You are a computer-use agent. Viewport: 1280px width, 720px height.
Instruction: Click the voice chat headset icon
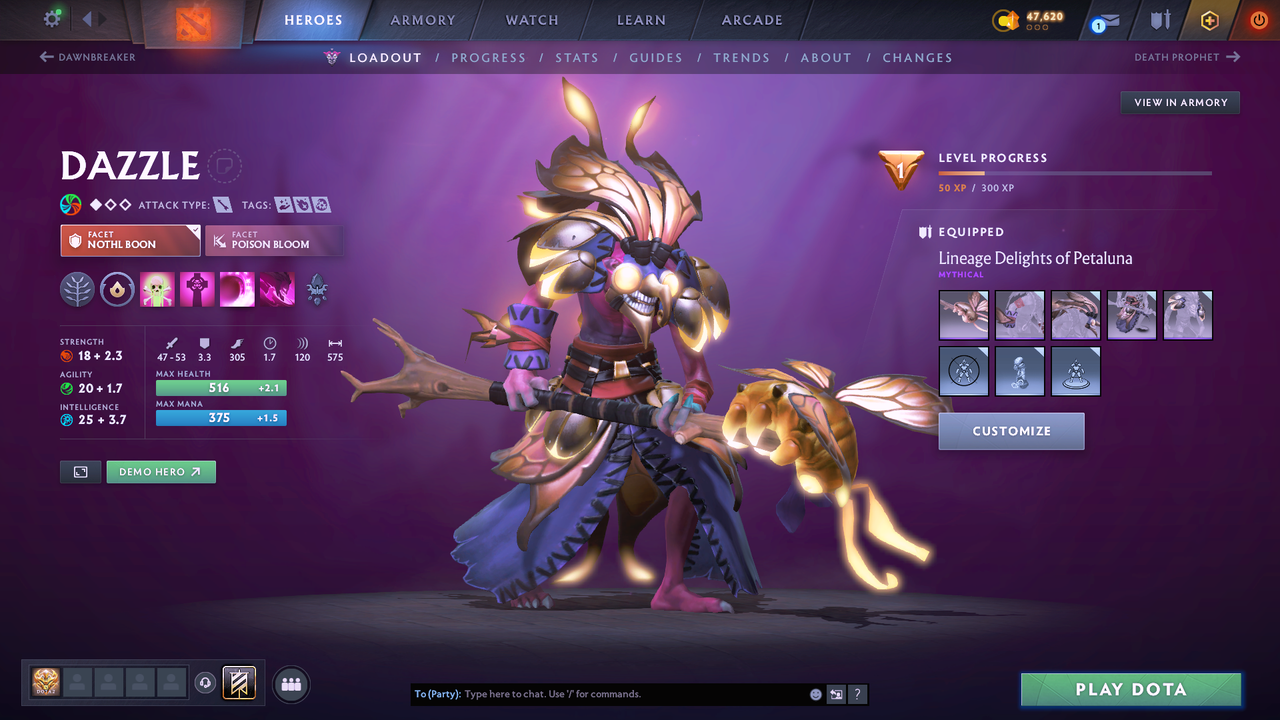coord(207,683)
